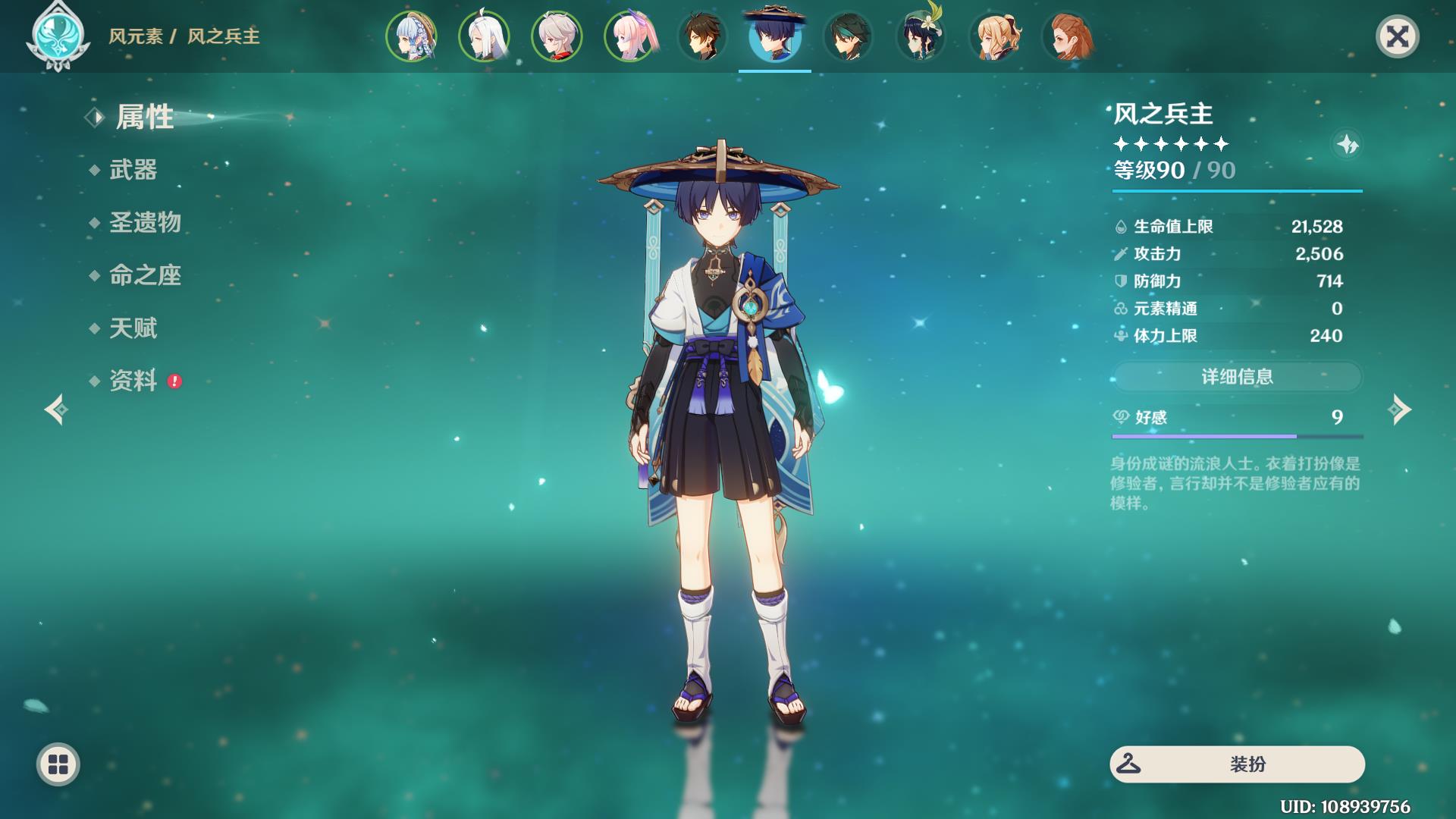
Task: Select the blue-haired character with straw hat portrait
Action: pos(411,36)
